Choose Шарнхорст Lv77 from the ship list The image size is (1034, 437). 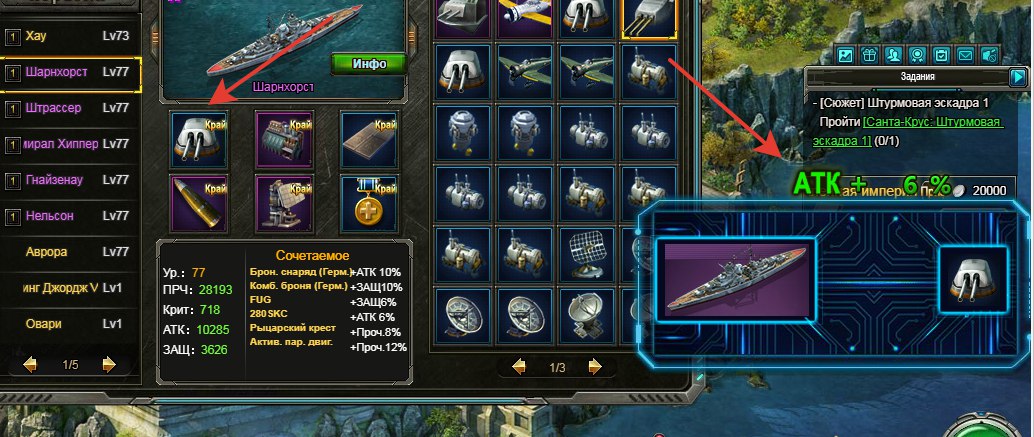pos(70,73)
